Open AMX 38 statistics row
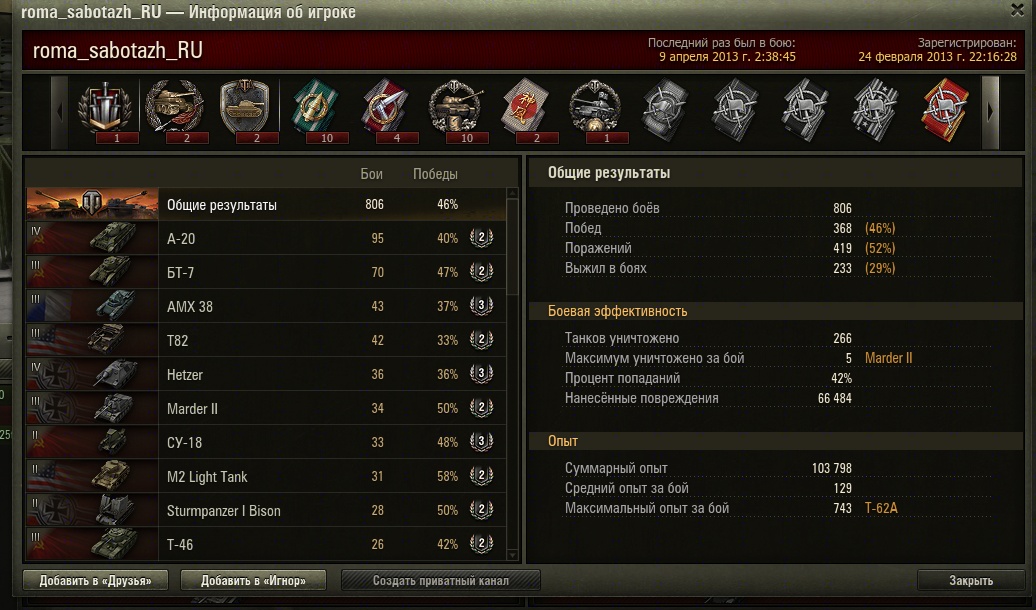Screen dimensions: 1036x610 266,306
